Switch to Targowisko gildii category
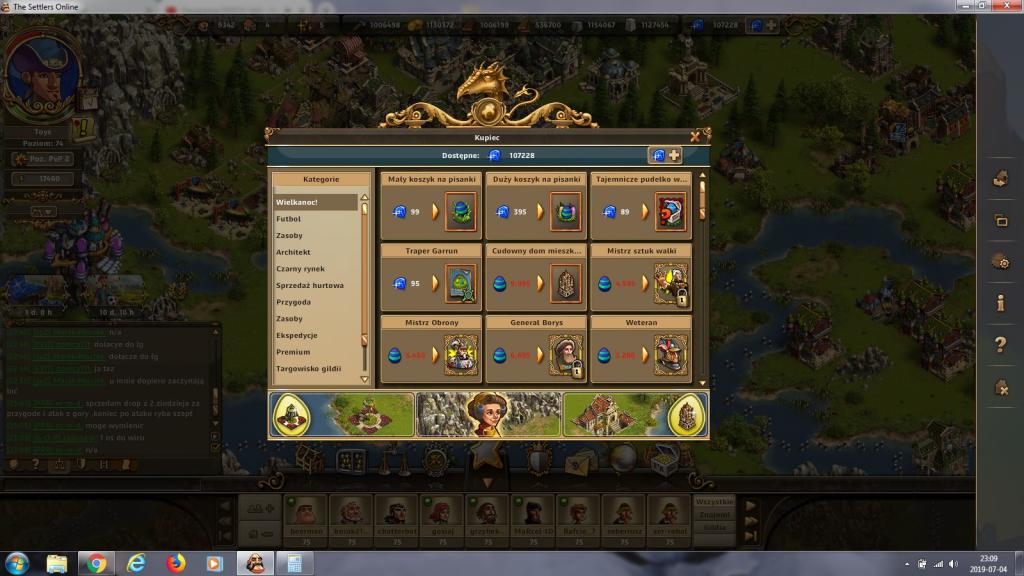 pyautogui.click(x=309, y=369)
